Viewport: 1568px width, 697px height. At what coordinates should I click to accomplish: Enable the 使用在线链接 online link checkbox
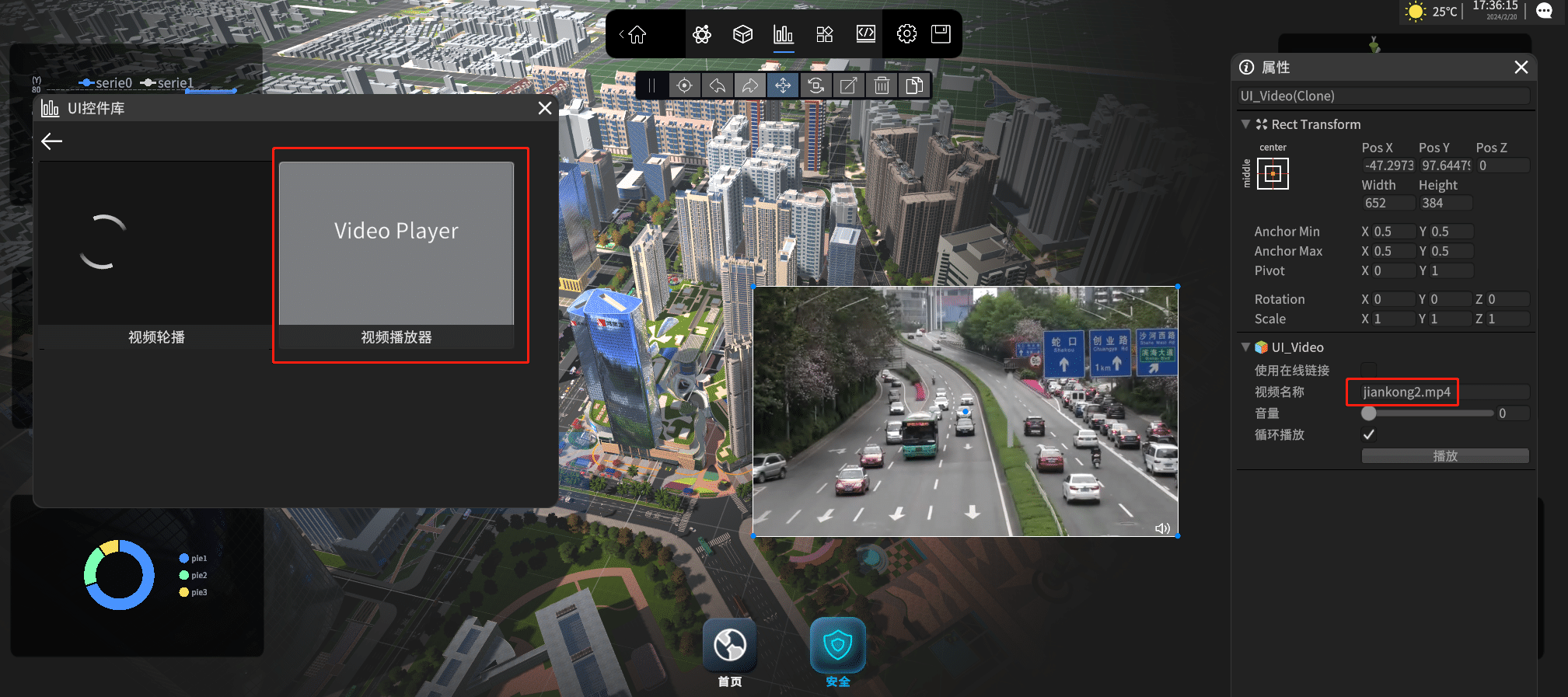1369,370
